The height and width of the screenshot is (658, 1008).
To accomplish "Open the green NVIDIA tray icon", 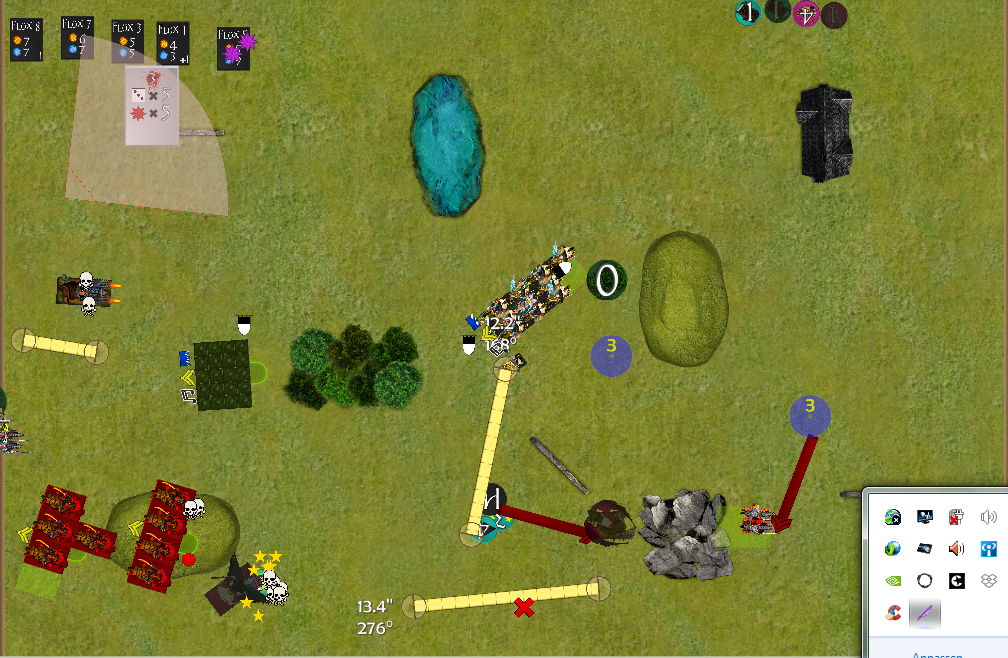I will [x=893, y=580].
